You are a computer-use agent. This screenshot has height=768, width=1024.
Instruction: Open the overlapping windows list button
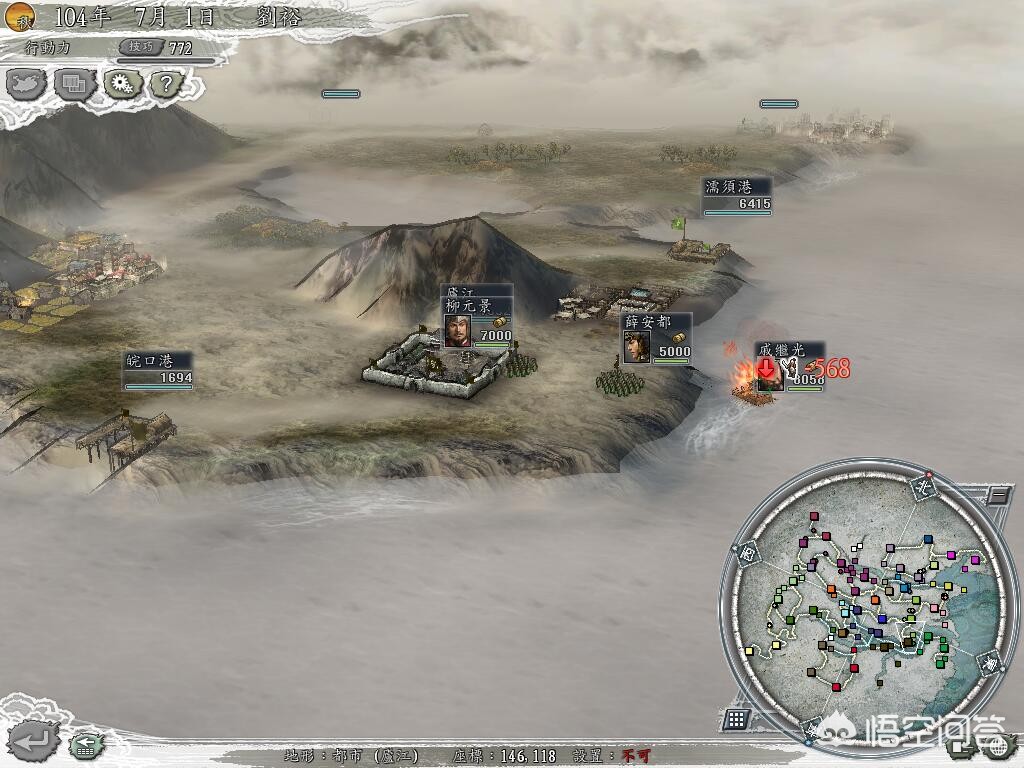[73, 85]
